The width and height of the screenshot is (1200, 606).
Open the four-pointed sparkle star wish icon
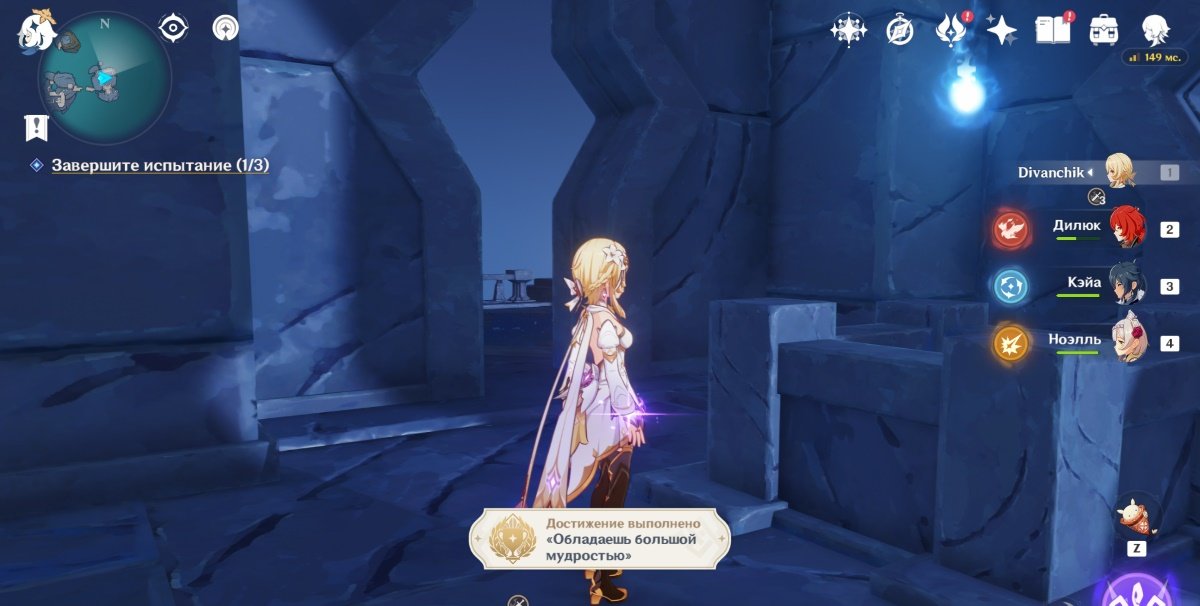click(1001, 30)
